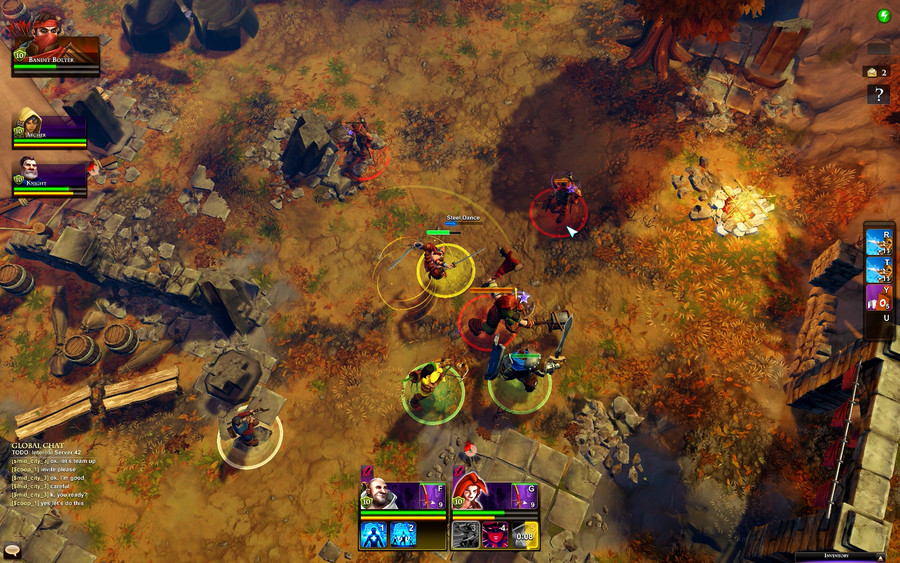Viewport: 900px width, 563px height.
Task: Open the help question mark button
Action: coord(878,95)
